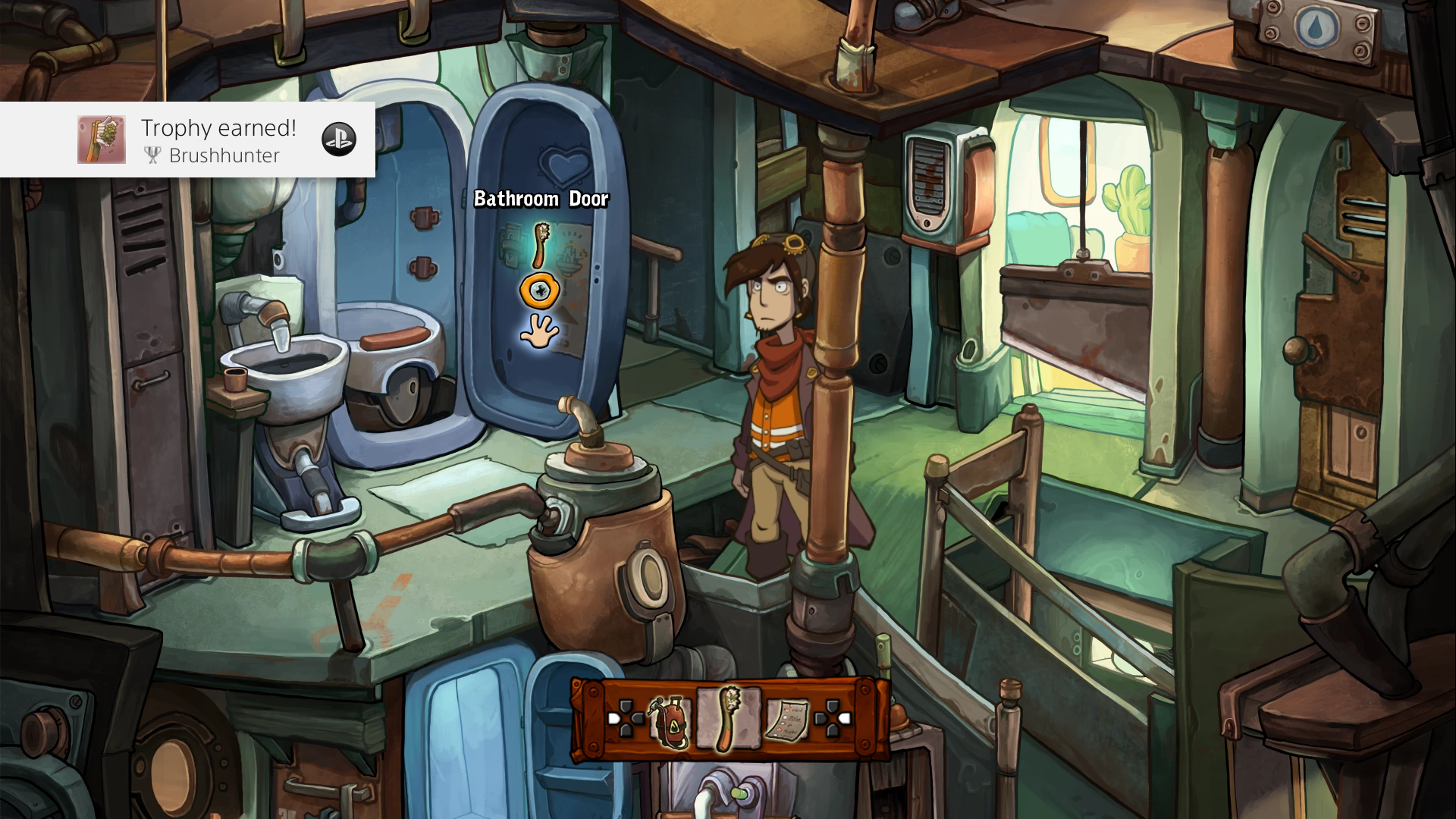Choose the toothbrush in the inventory bar
The height and width of the screenshot is (819, 1456).
tap(728, 718)
